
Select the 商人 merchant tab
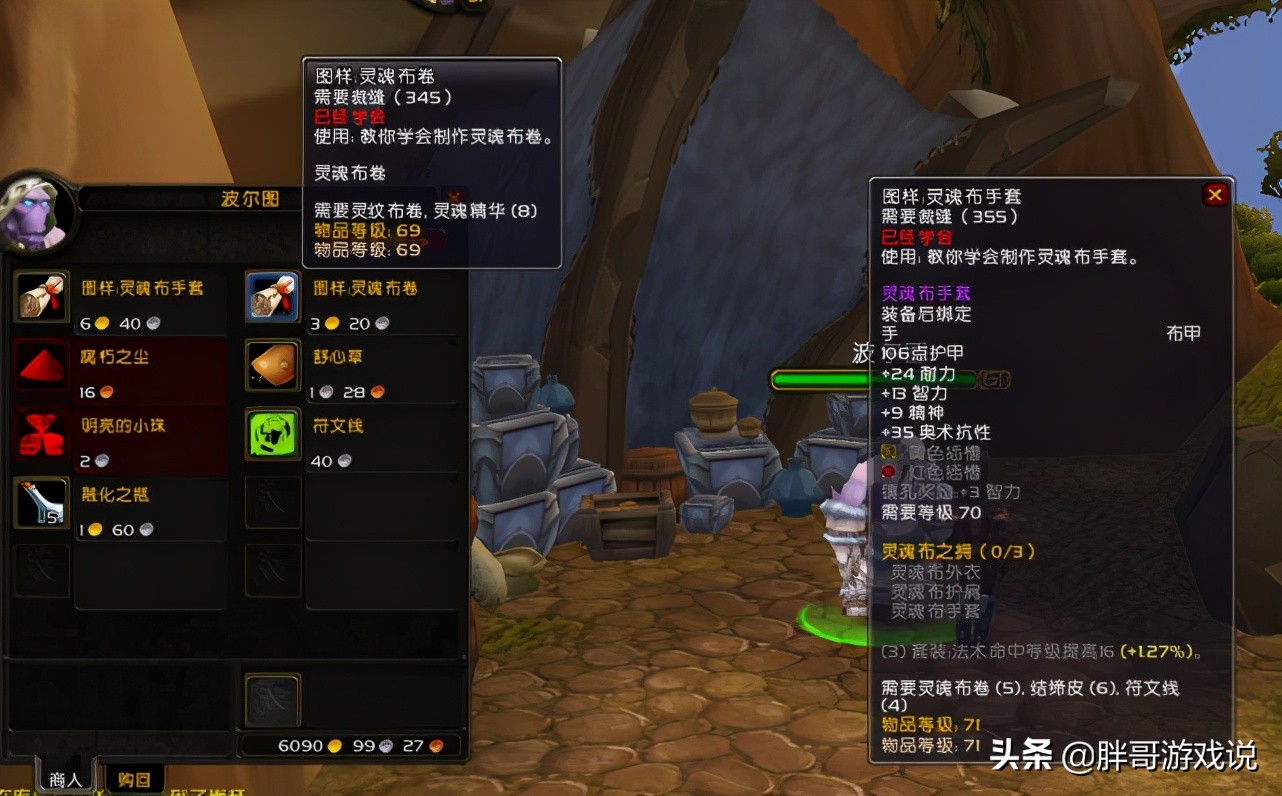[63, 777]
